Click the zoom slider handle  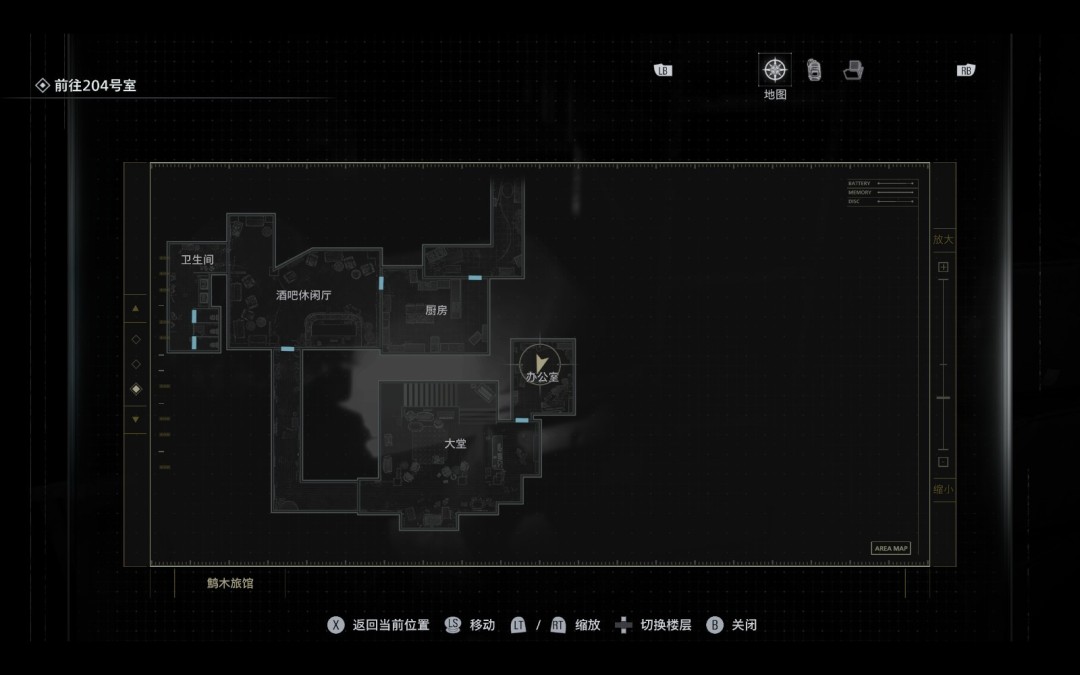[943, 398]
